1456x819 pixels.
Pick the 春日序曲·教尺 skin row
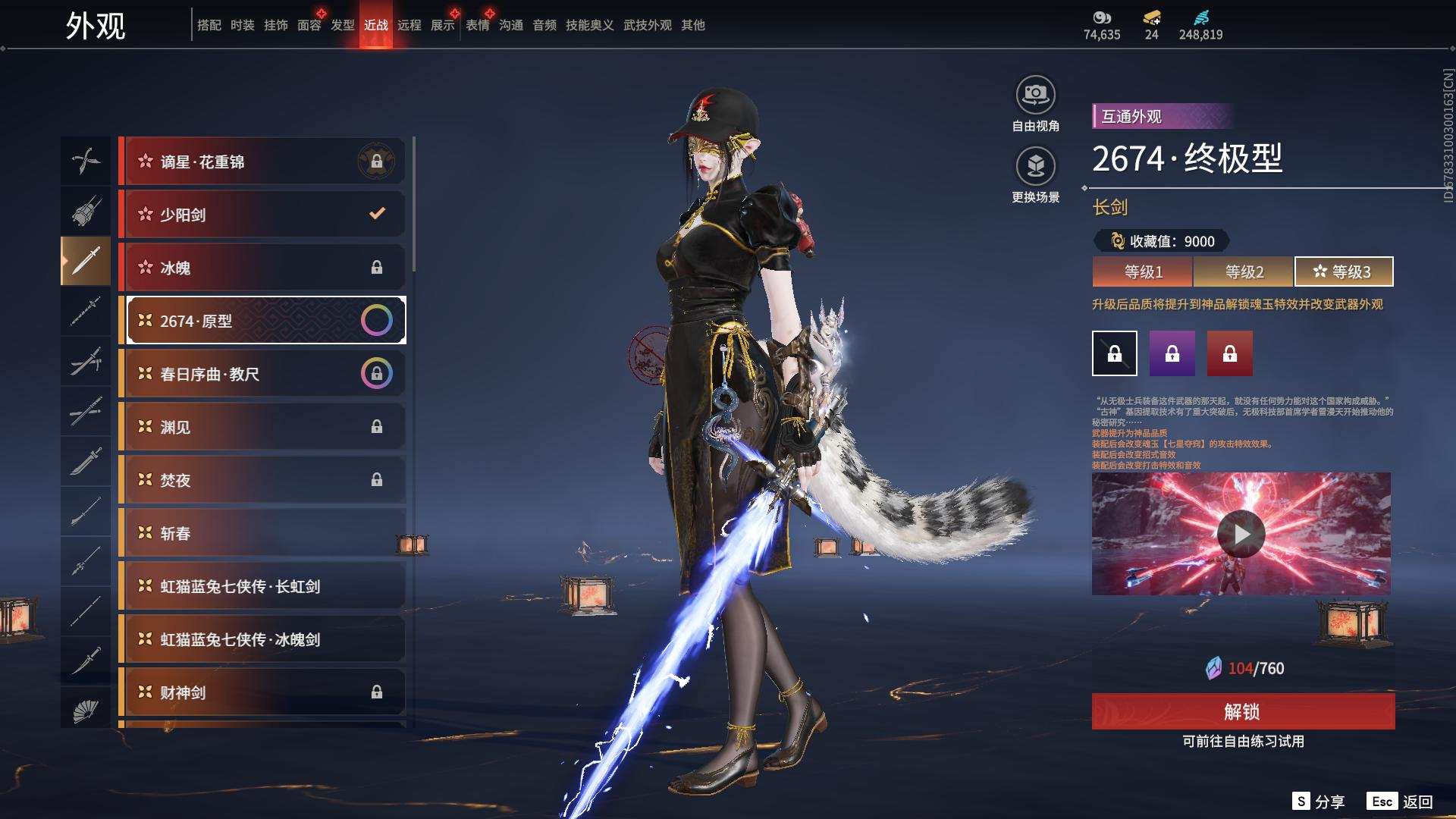point(262,374)
